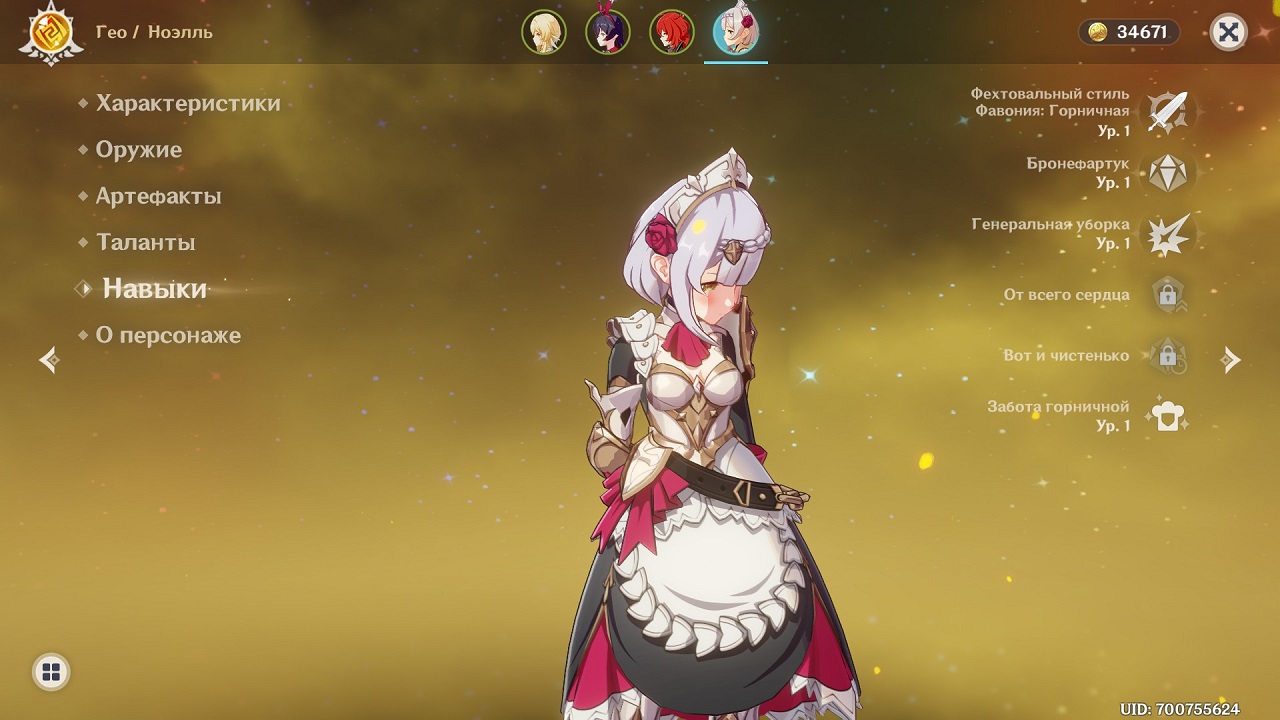Select the Оружие menu entry
The image size is (1280, 720).
click(x=138, y=150)
